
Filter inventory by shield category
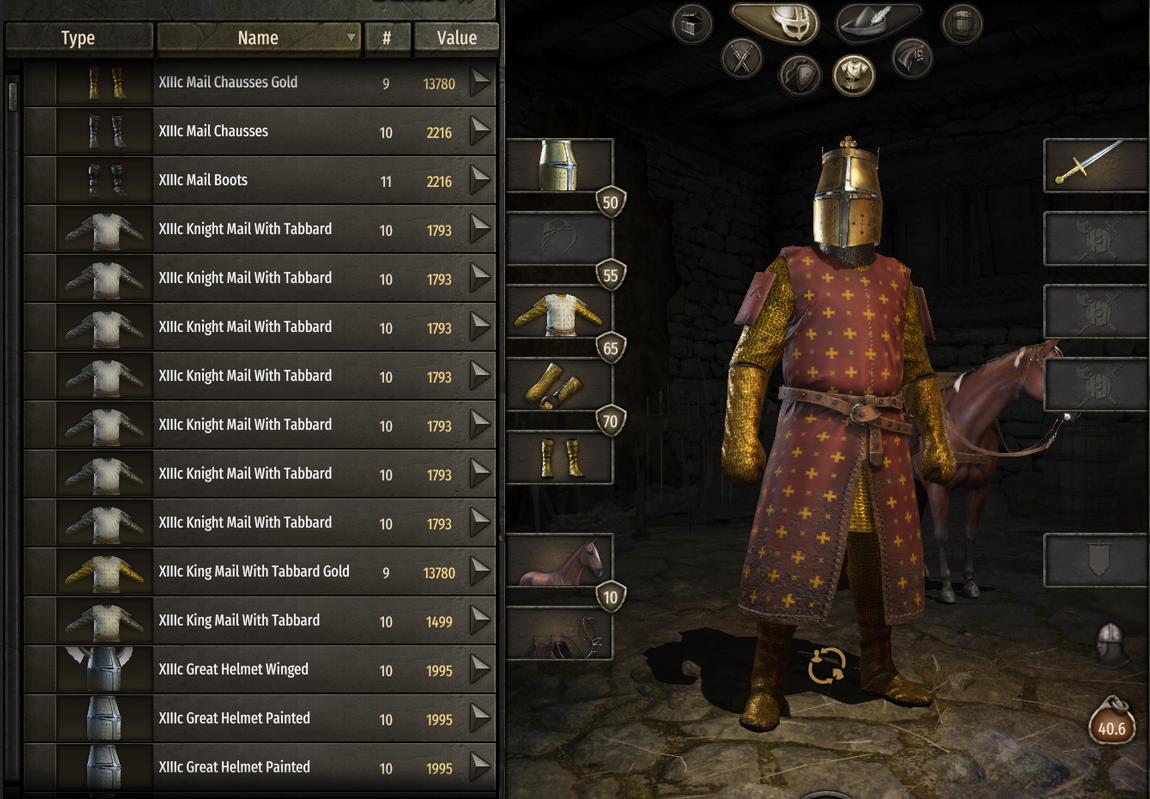799,73
